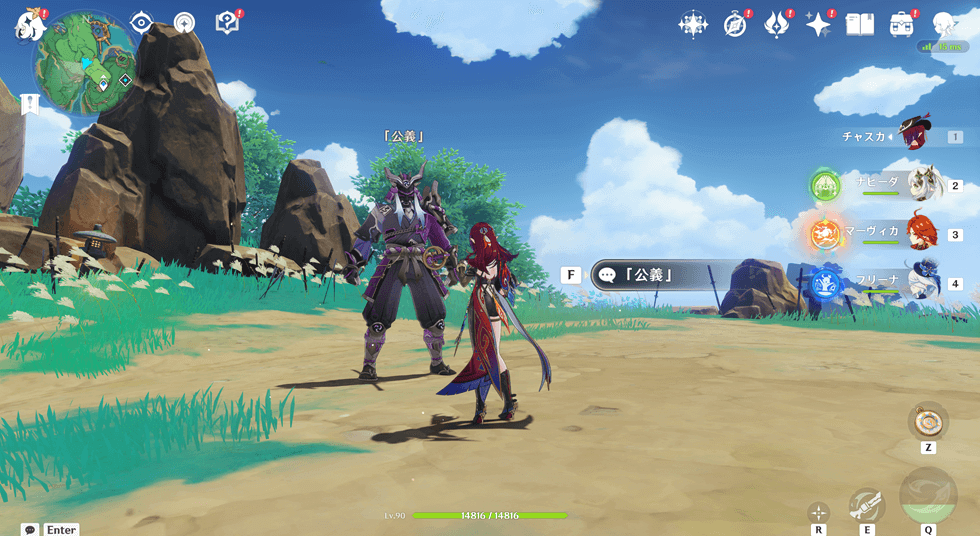Screen dimensions: 980x536
Task: Click the banner flag icon below the minimap
Action: point(30,105)
